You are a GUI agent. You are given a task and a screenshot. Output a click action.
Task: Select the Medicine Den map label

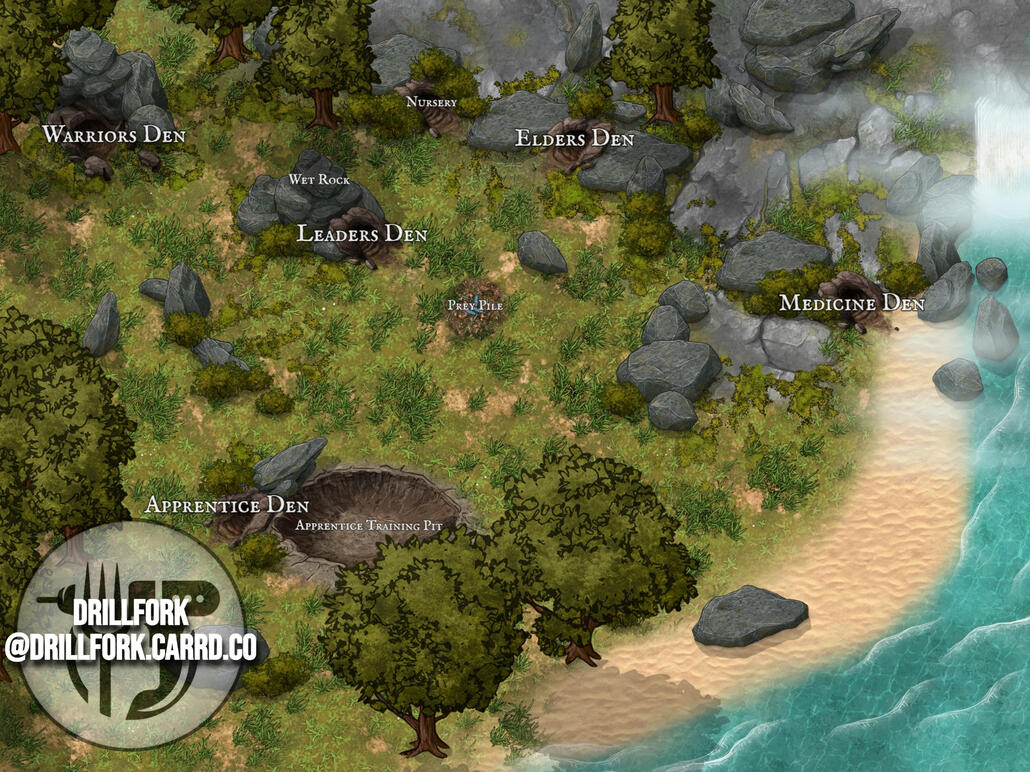(x=851, y=302)
